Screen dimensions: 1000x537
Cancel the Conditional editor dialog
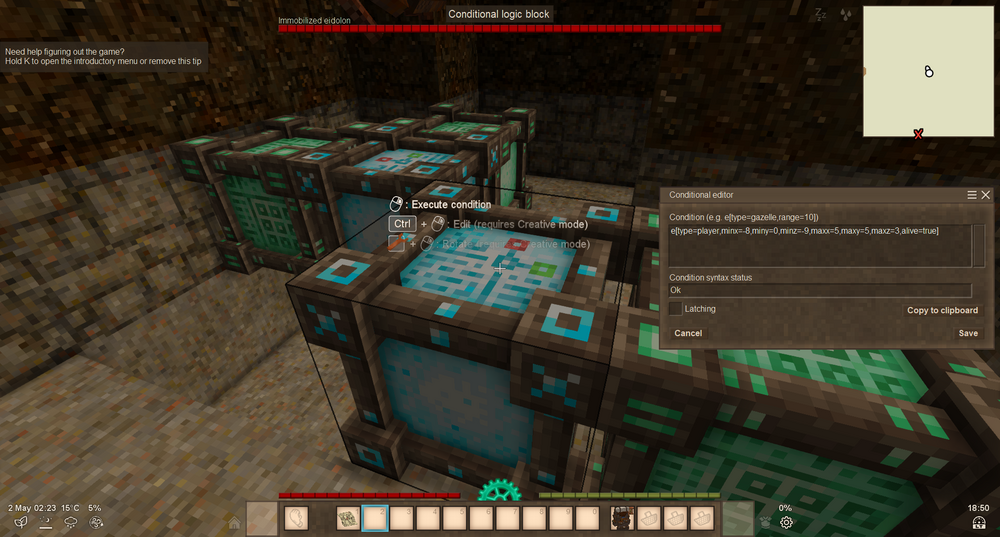pyautogui.click(x=688, y=333)
